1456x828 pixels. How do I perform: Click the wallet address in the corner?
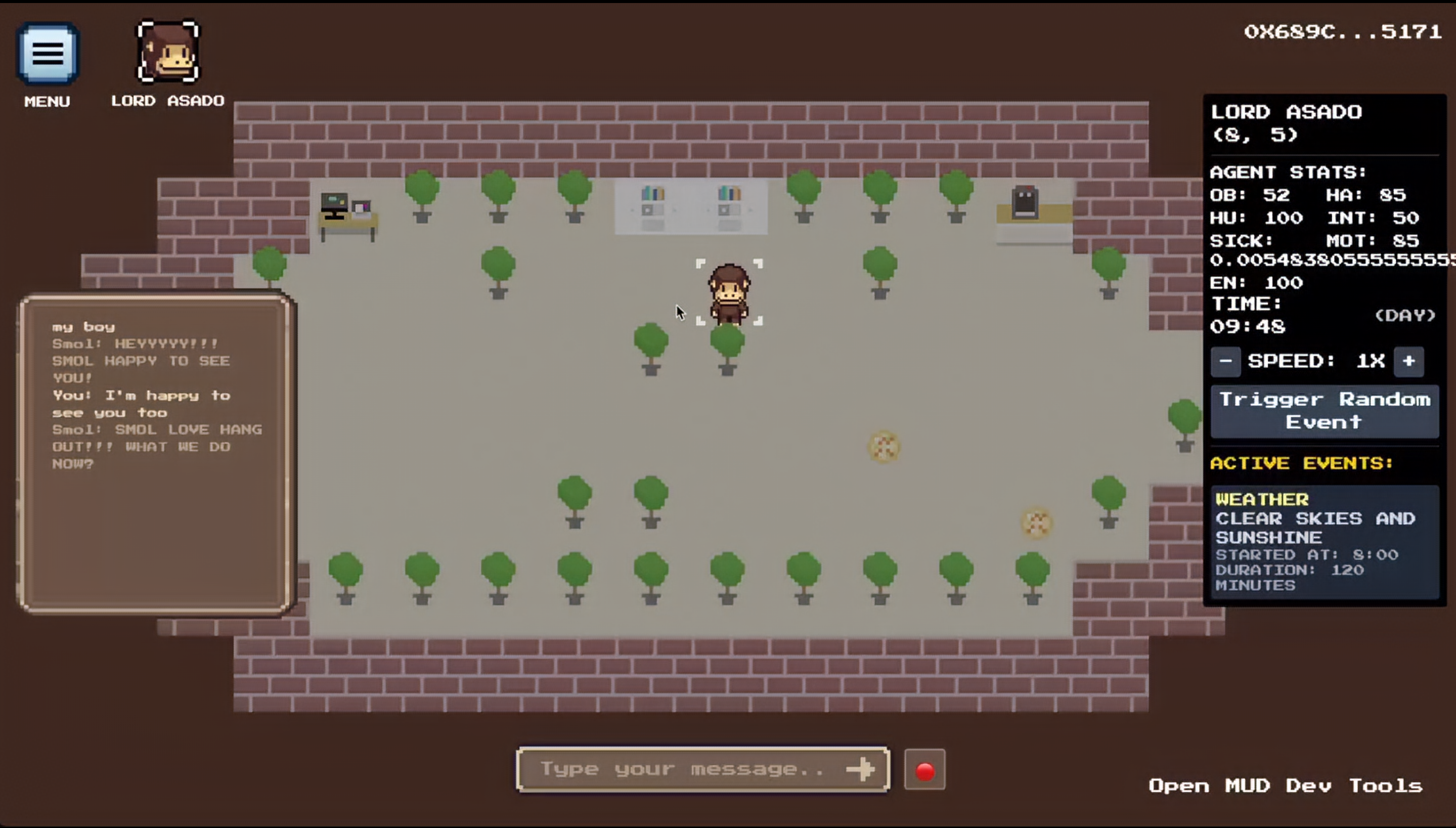pos(1342,32)
